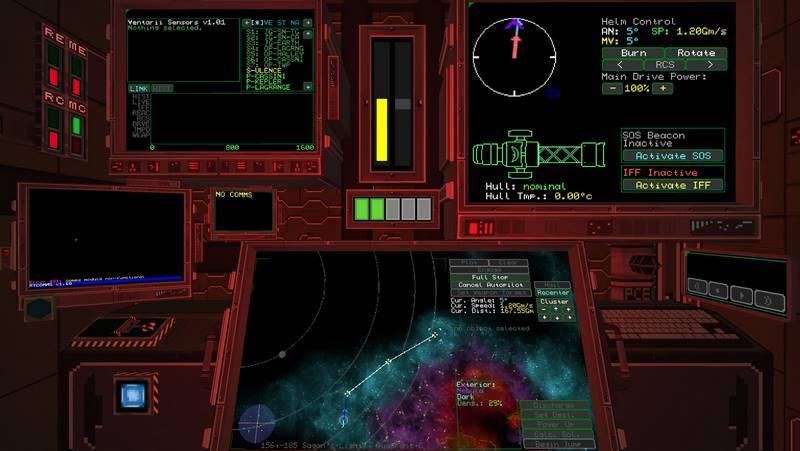Screen dimensions: 800x451
Task: Switch to the LINK tab on sensors
Action: [138, 88]
